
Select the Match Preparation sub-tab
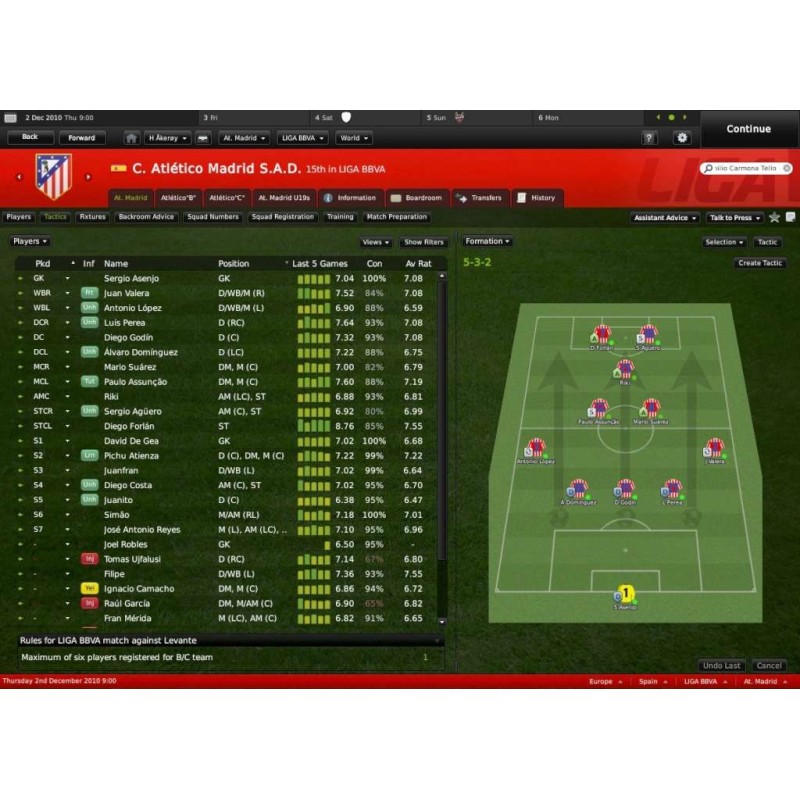[397, 217]
